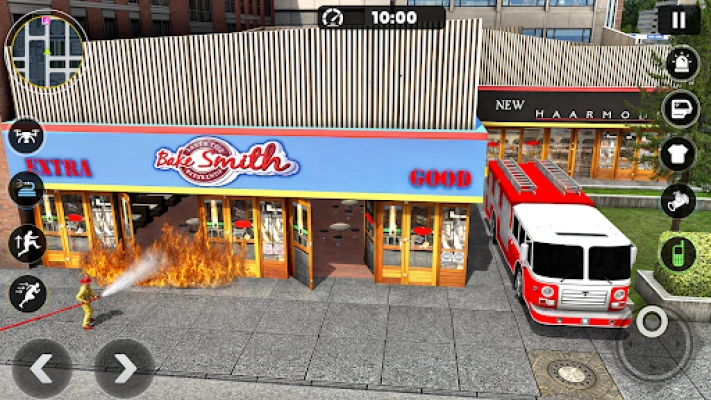Open the shirt outfit menu
This screenshot has width=711, height=400.
[x=678, y=155]
